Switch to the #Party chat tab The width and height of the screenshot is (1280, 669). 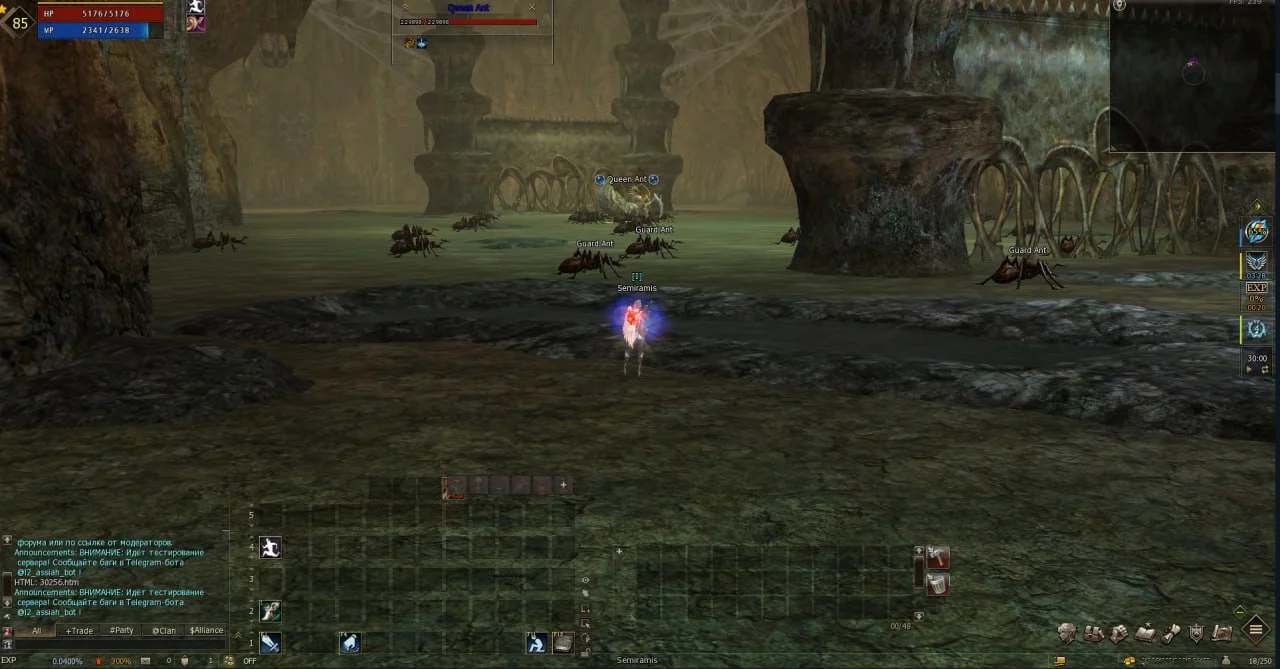[x=122, y=631]
